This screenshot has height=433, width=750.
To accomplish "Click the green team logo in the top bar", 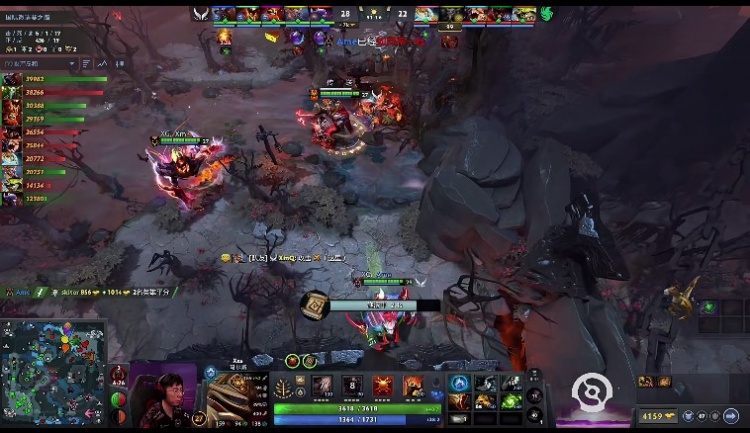I will click(x=546, y=14).
